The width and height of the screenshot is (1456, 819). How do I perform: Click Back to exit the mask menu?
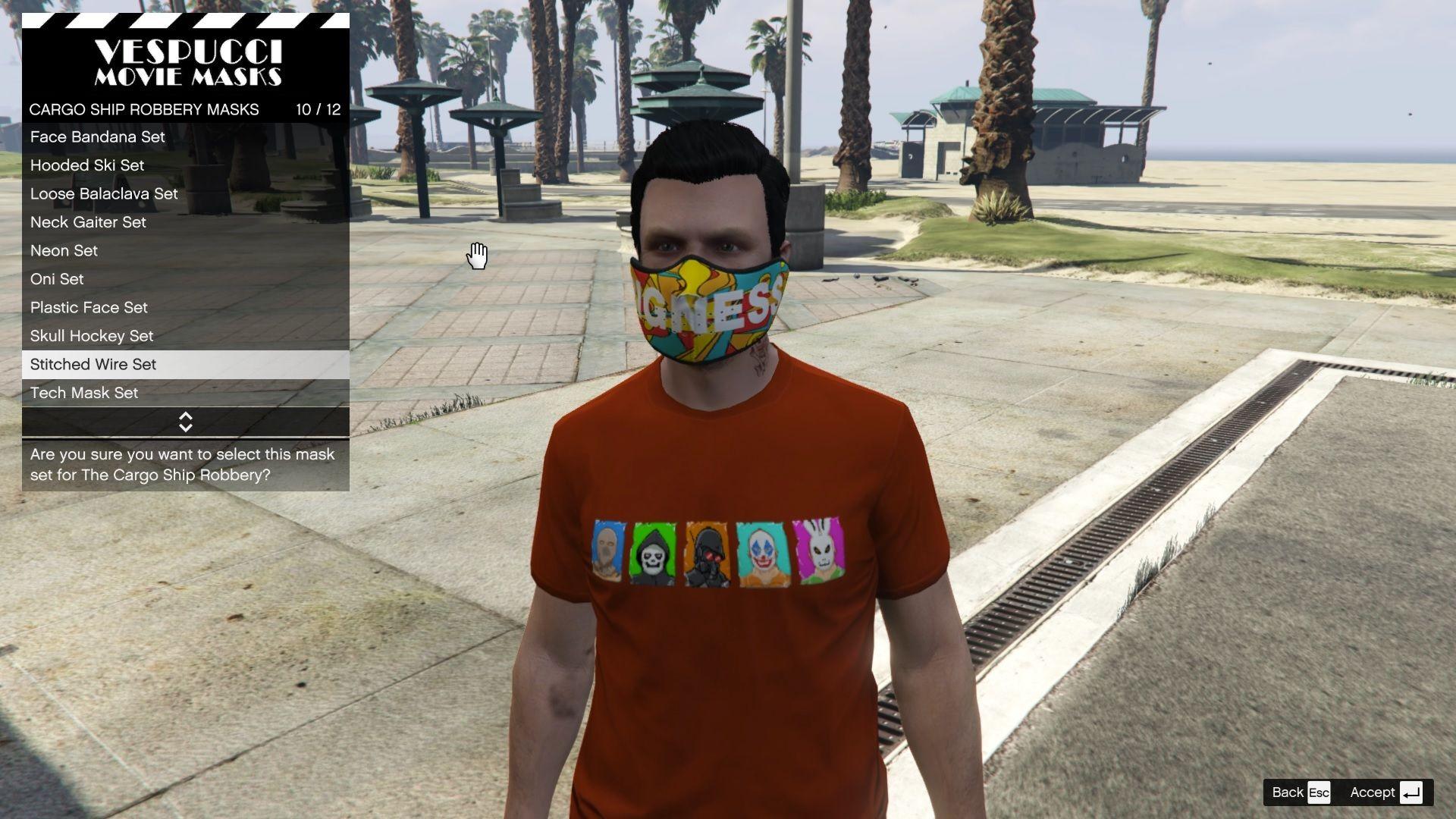click(x=1289, y=792)
